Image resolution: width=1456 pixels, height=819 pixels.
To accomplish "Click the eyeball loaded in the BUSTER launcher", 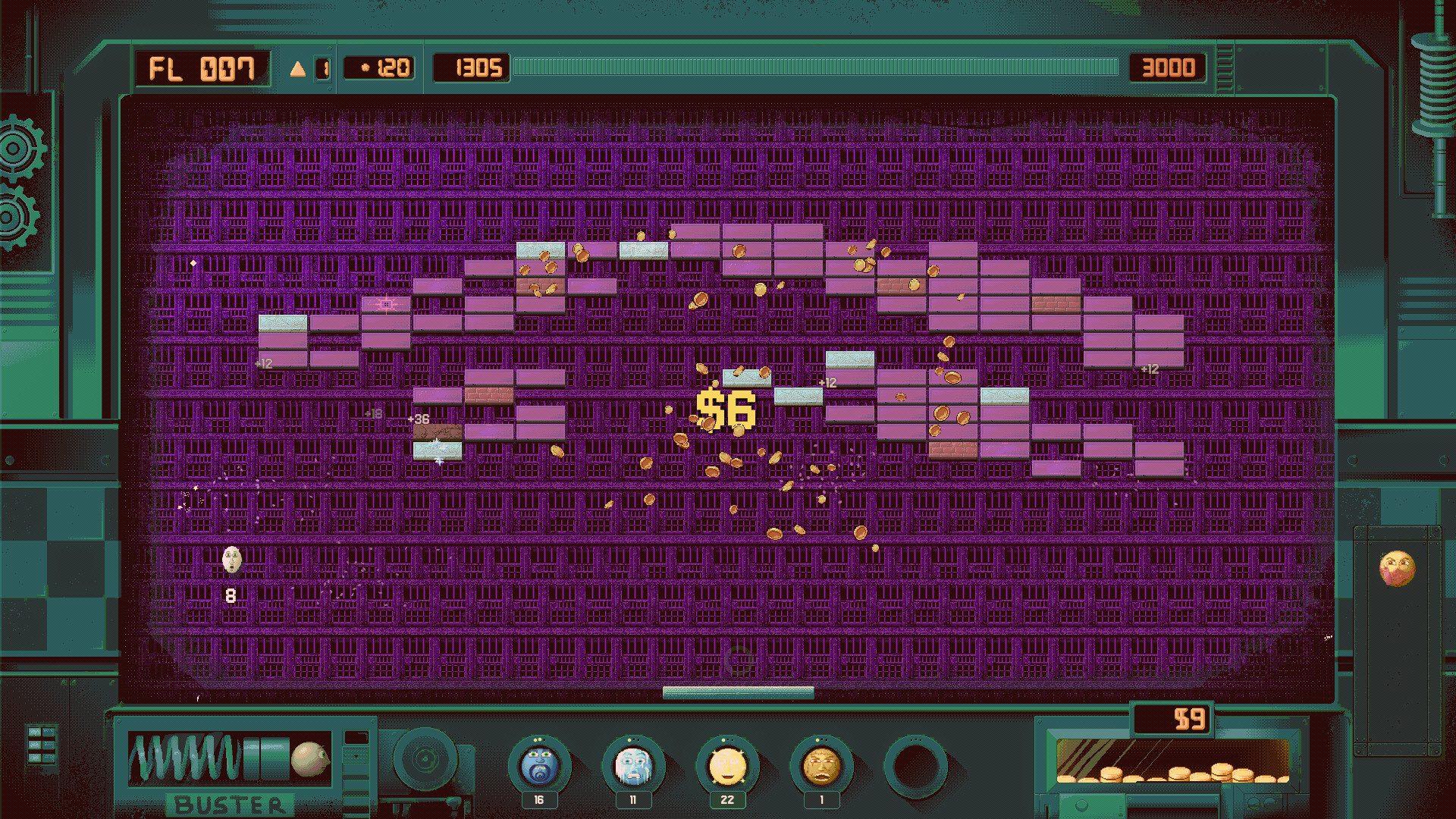I will click(309, 760).
